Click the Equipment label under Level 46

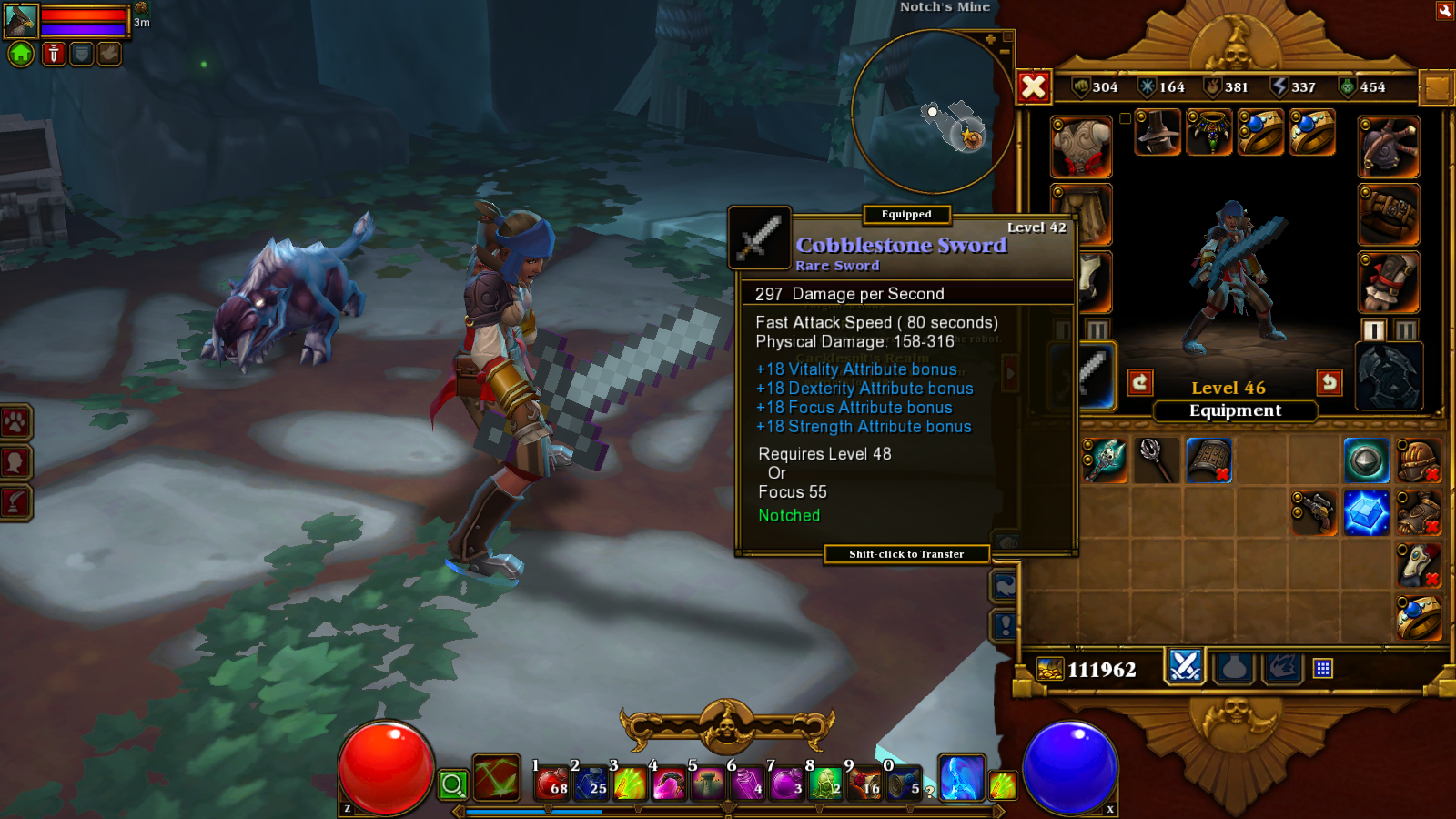point(1235,410)
